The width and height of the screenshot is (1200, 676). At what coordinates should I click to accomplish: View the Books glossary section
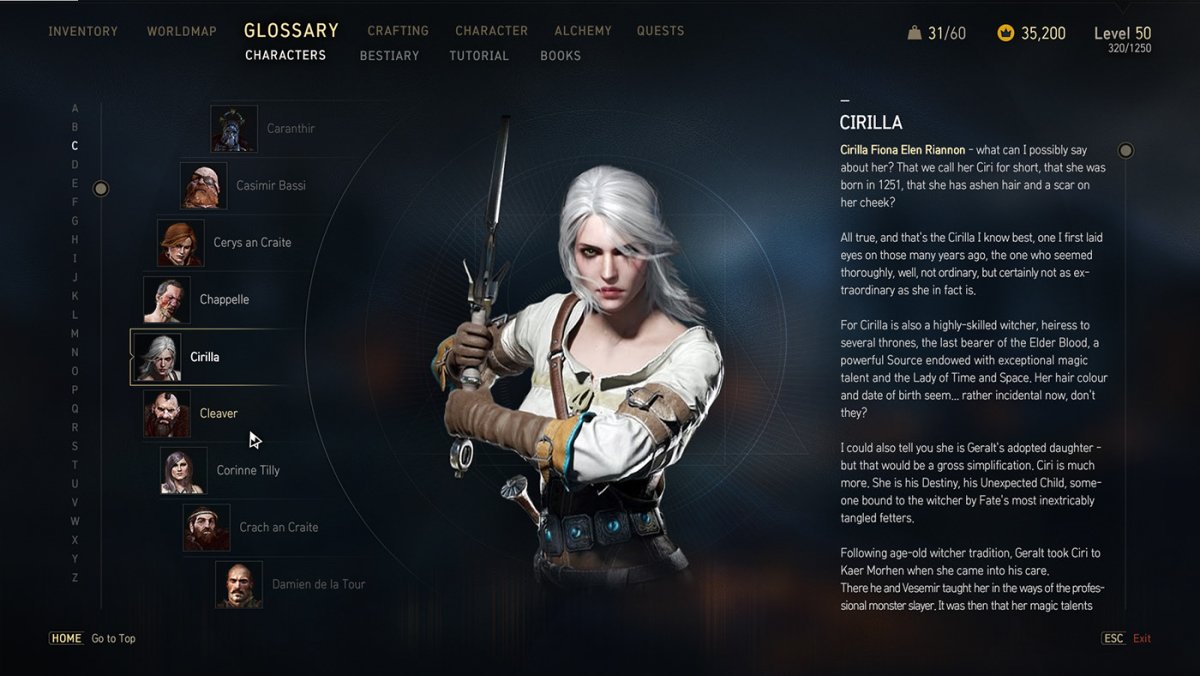(x=560, y=56)
